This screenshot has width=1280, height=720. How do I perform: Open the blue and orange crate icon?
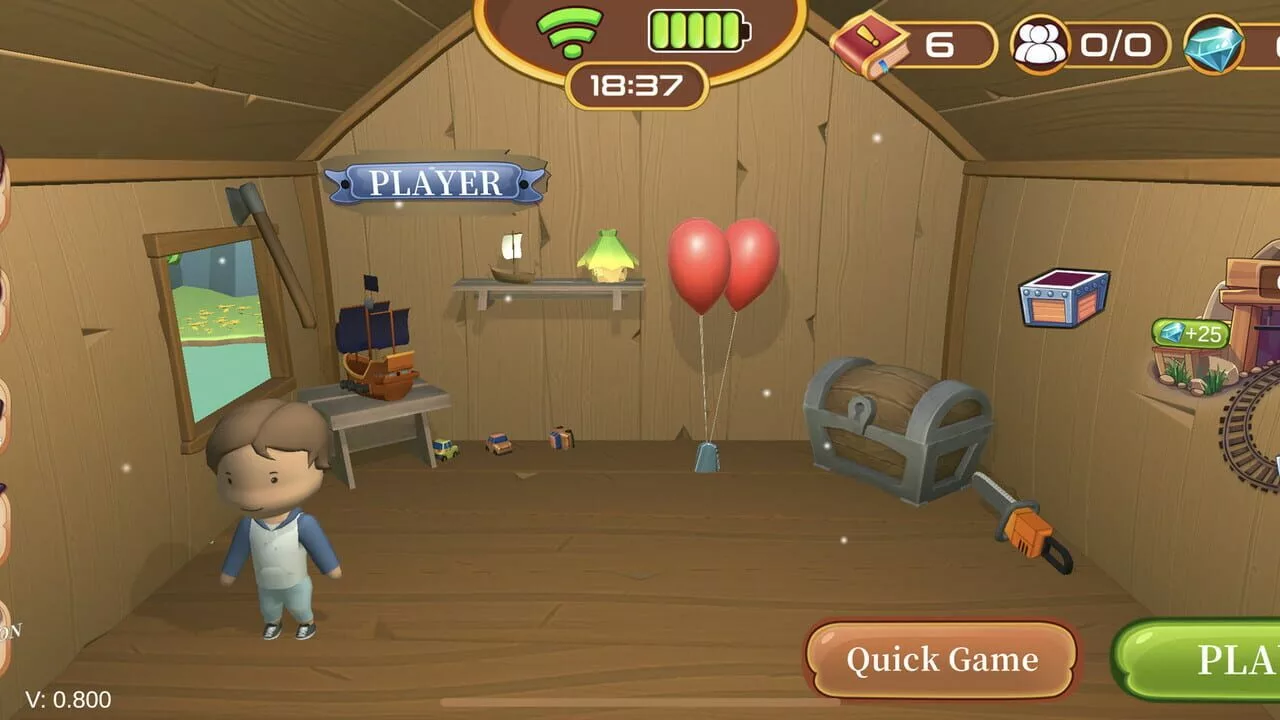coord(1063,297)
